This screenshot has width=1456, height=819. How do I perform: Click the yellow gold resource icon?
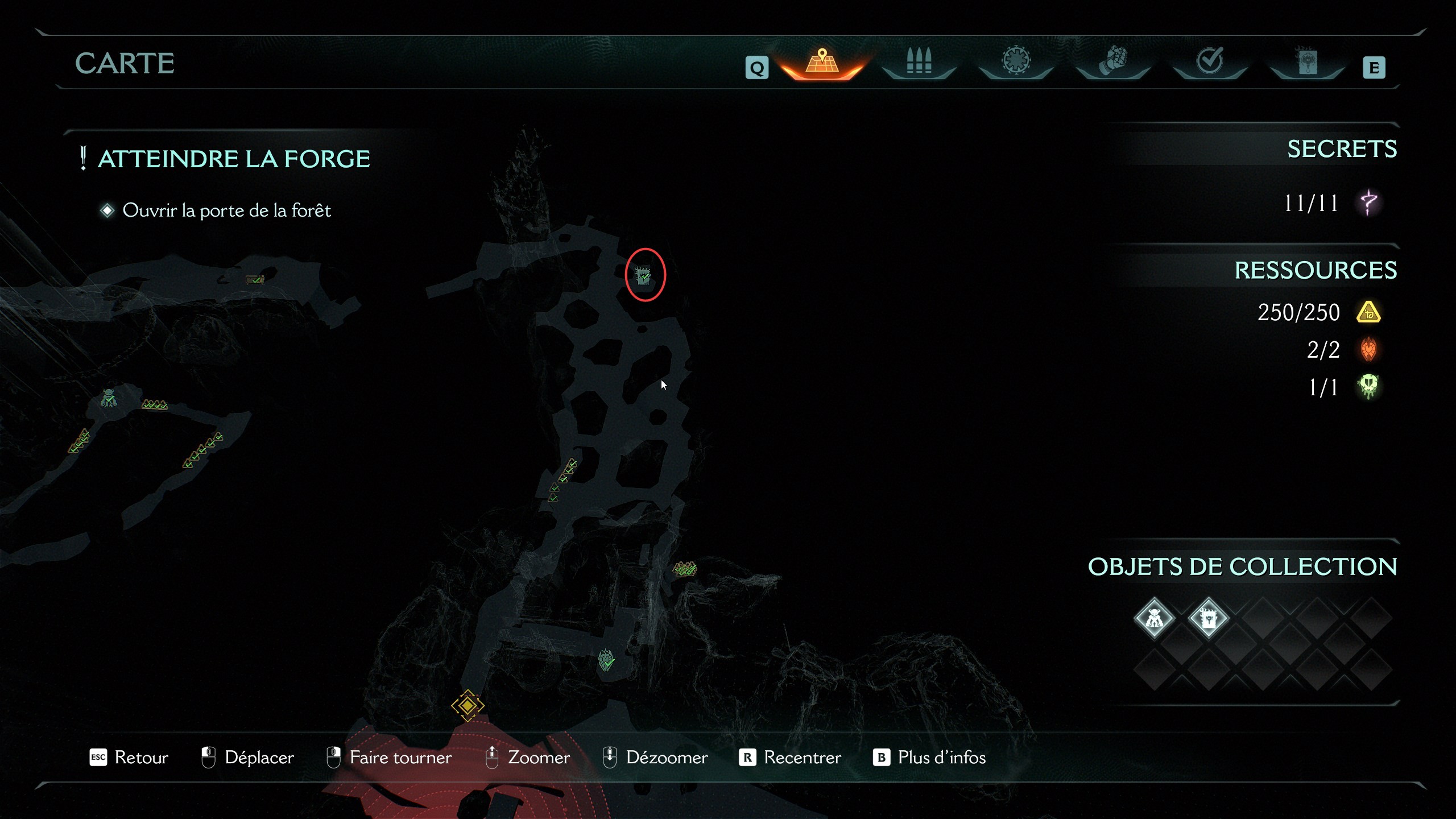pyautogui.click(x=1368, y=312)
